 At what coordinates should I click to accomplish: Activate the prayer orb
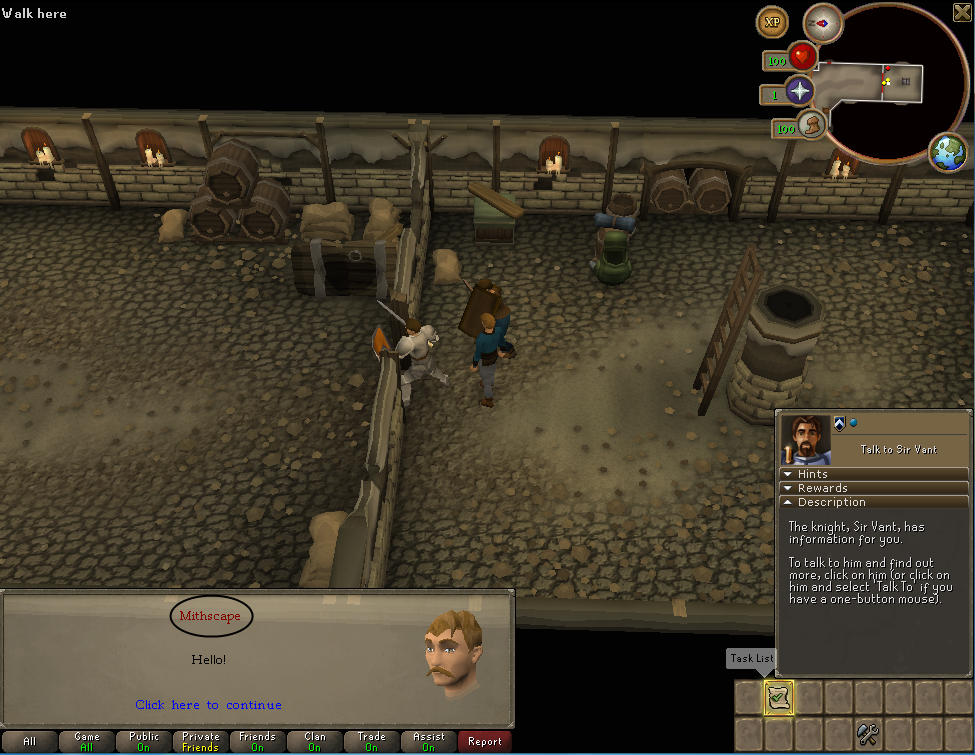[799, 92]
